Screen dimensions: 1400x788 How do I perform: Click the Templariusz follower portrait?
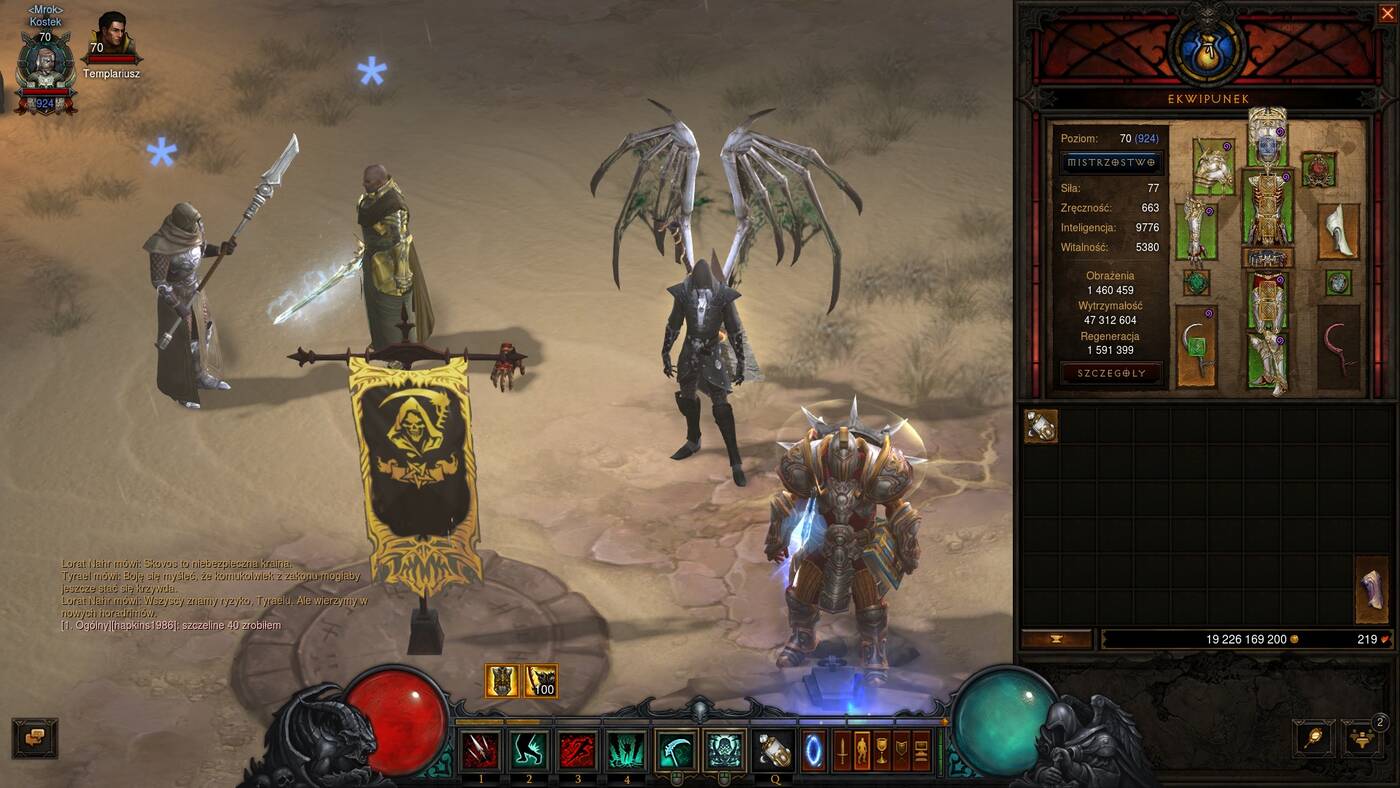pyautogui.click(x=113, y=38)
